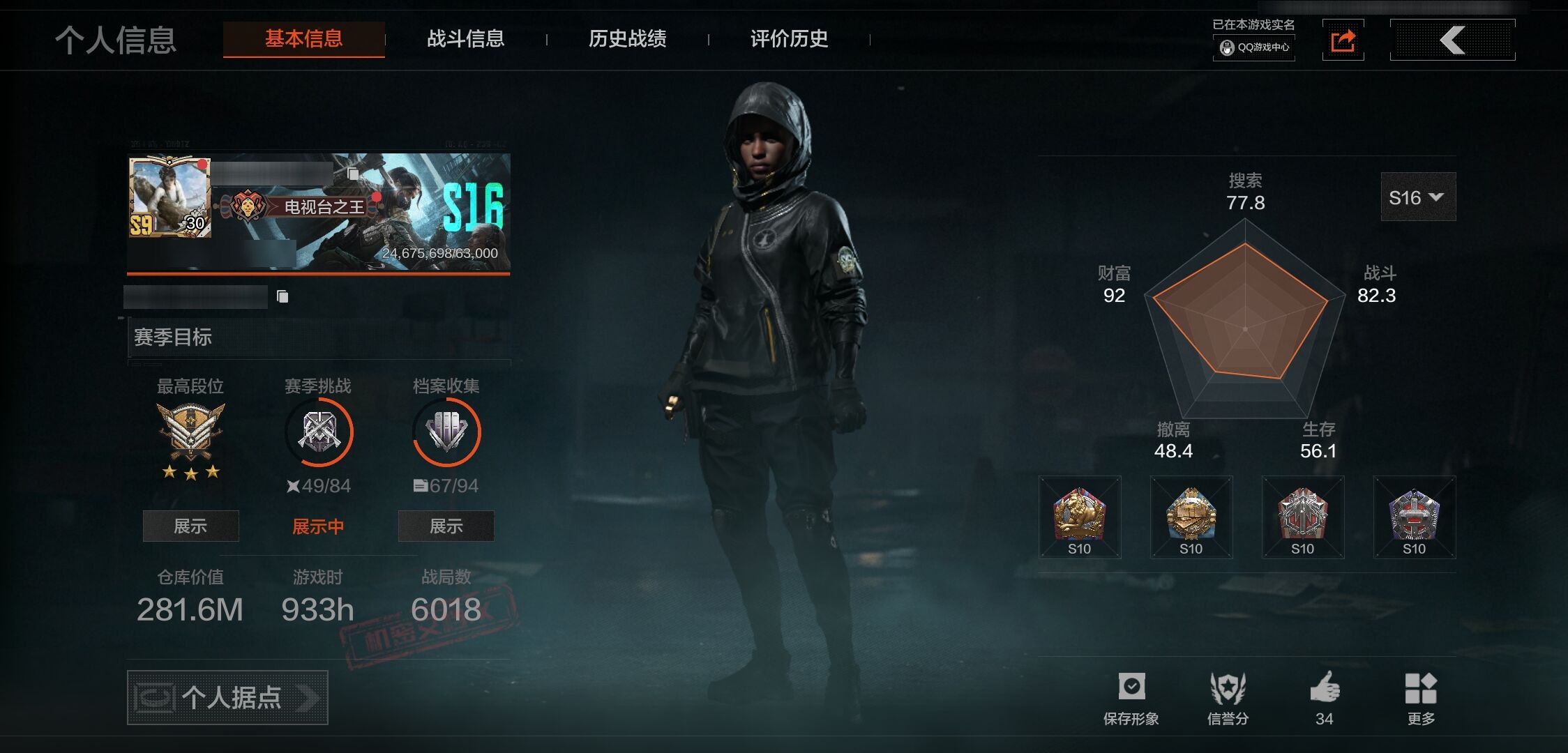Open the 战斗信息 tab
This screenshot has height=753, width=1568.
coord(465,39)
